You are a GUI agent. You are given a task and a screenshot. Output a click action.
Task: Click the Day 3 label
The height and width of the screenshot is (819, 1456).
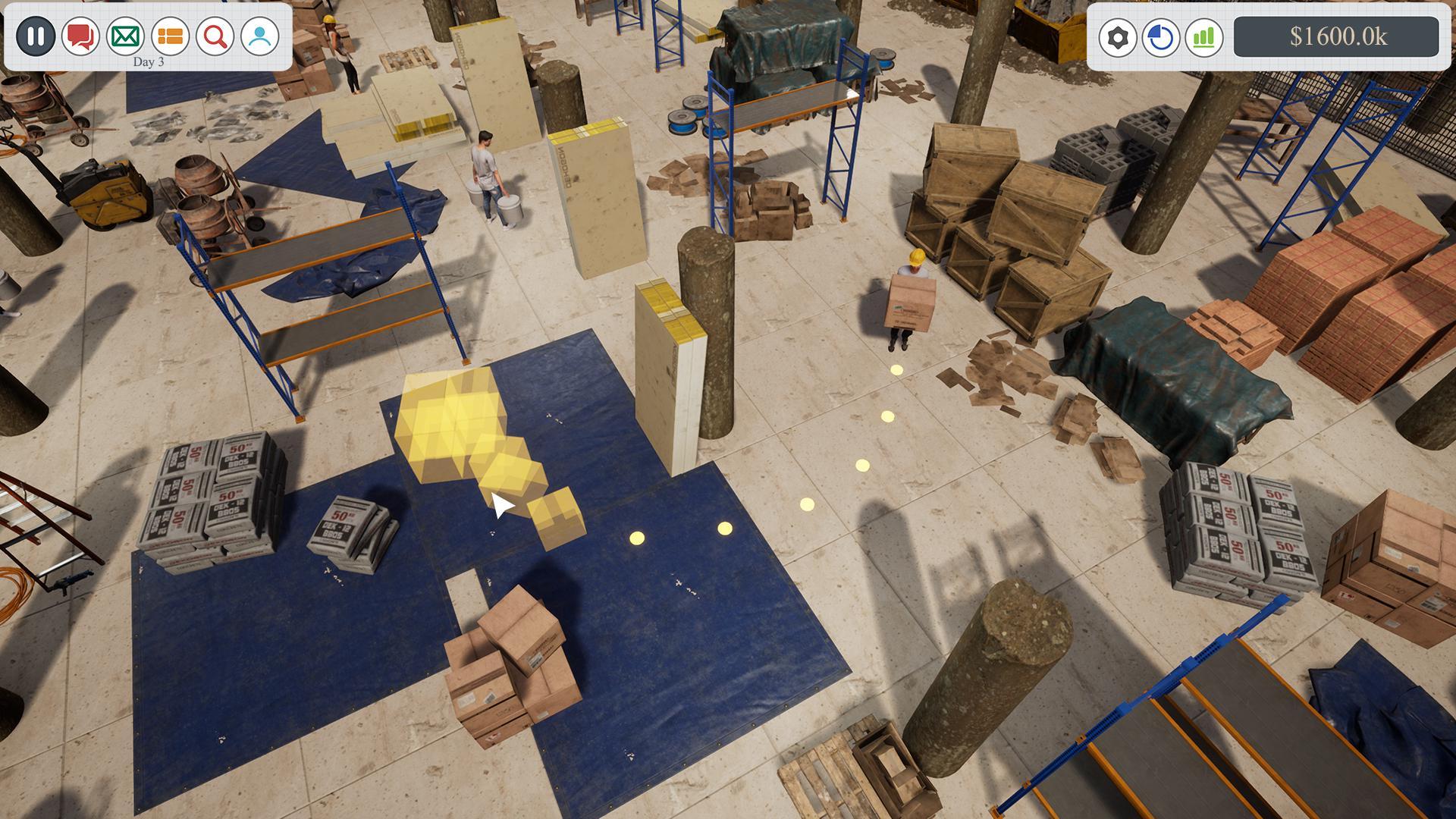pos(148,62)
